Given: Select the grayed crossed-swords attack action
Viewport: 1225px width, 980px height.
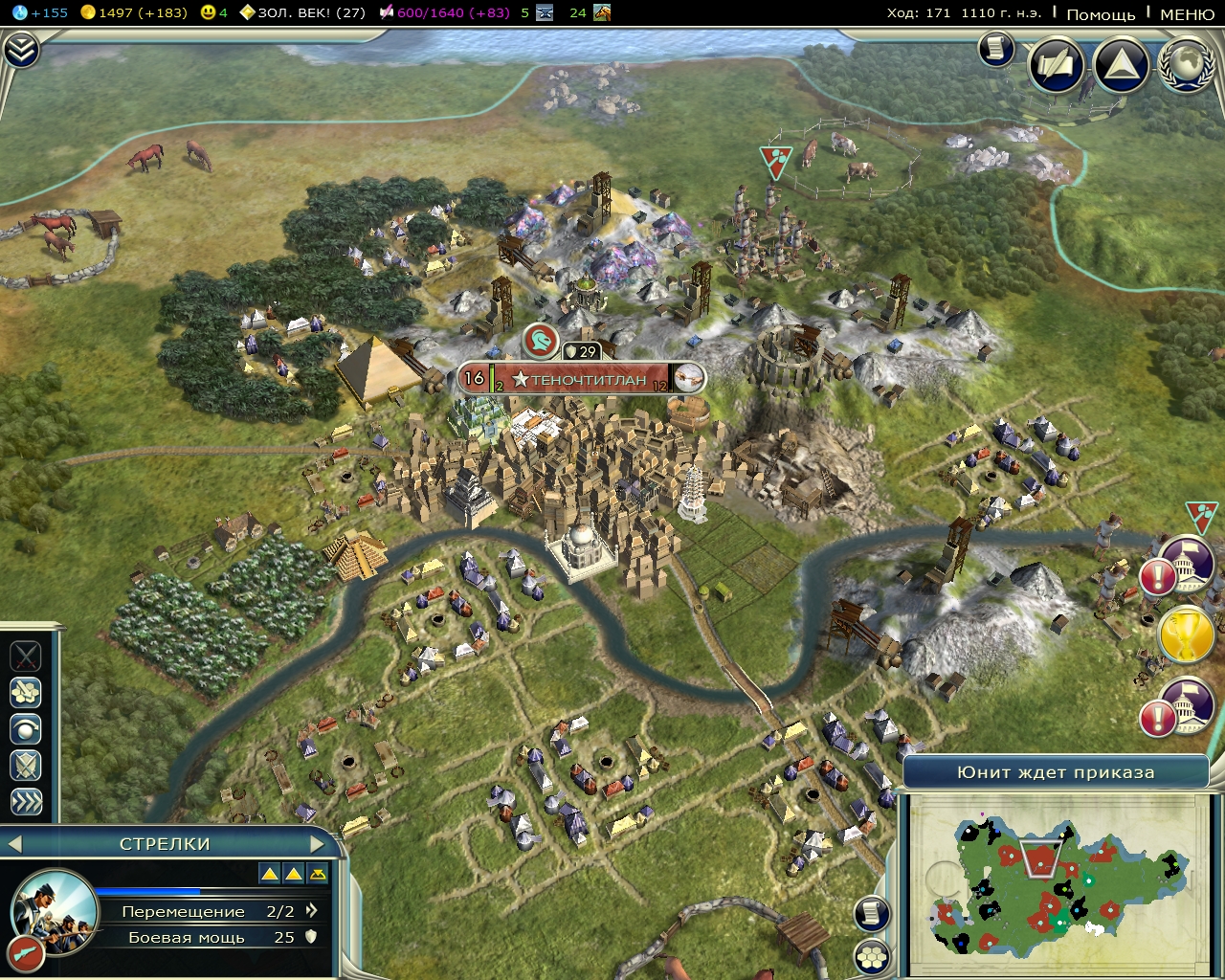Looking at the screenshot, I should [26, 657].
